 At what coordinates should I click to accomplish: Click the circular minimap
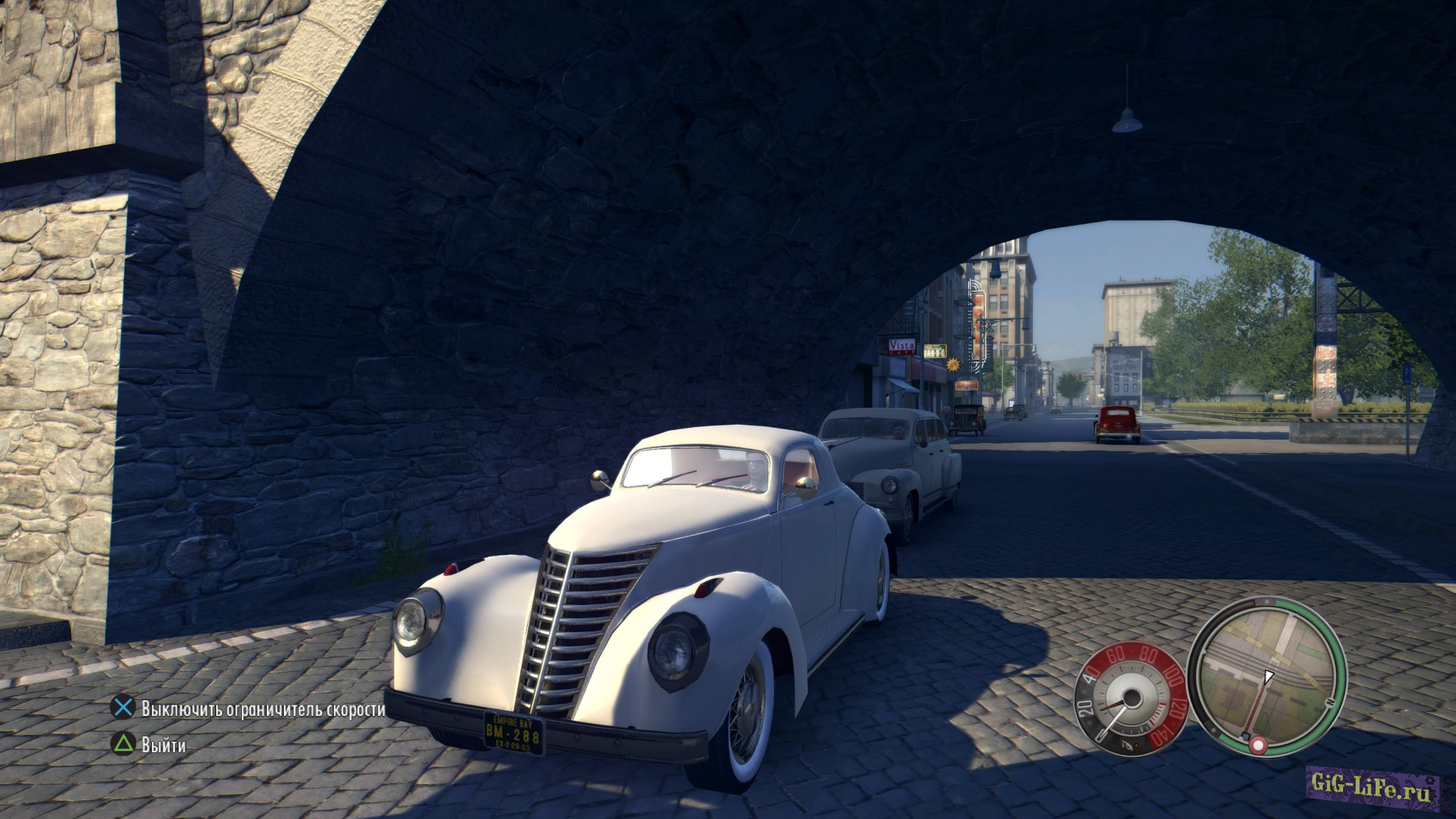click(x=1266, y=674)
